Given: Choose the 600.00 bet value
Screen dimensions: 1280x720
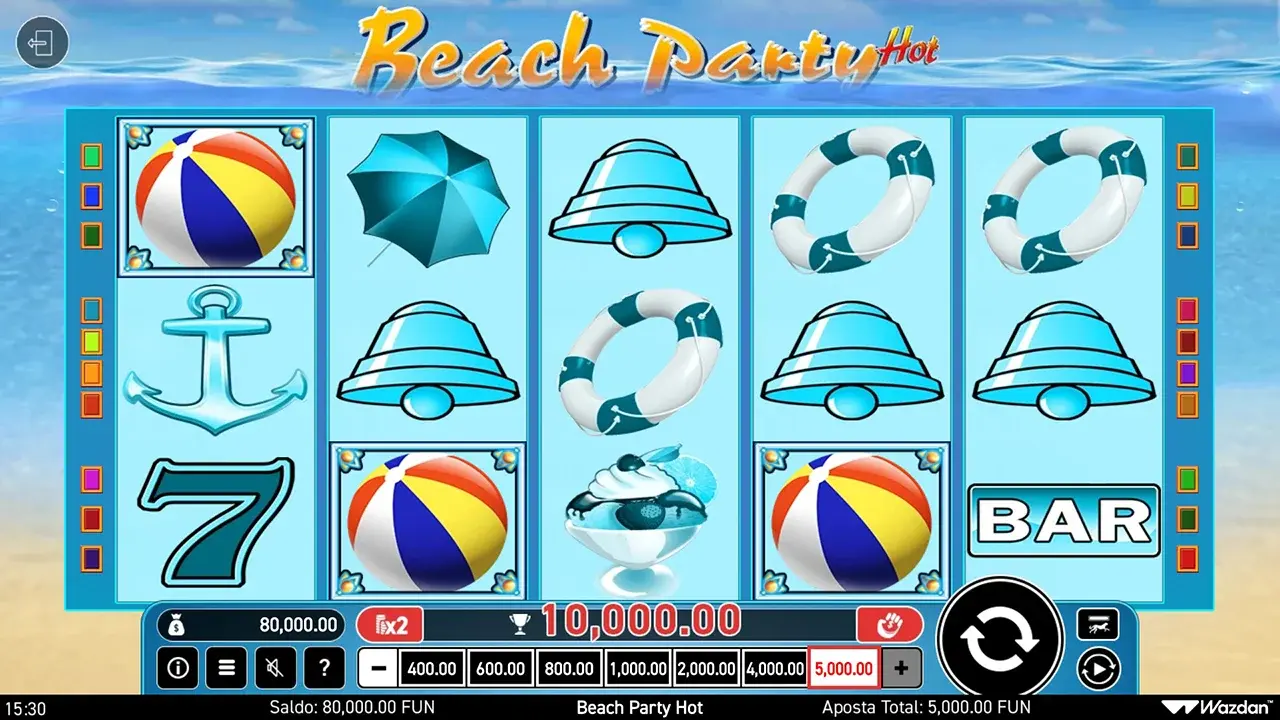Looking at the screenshot, I should [x=500, y=668].
